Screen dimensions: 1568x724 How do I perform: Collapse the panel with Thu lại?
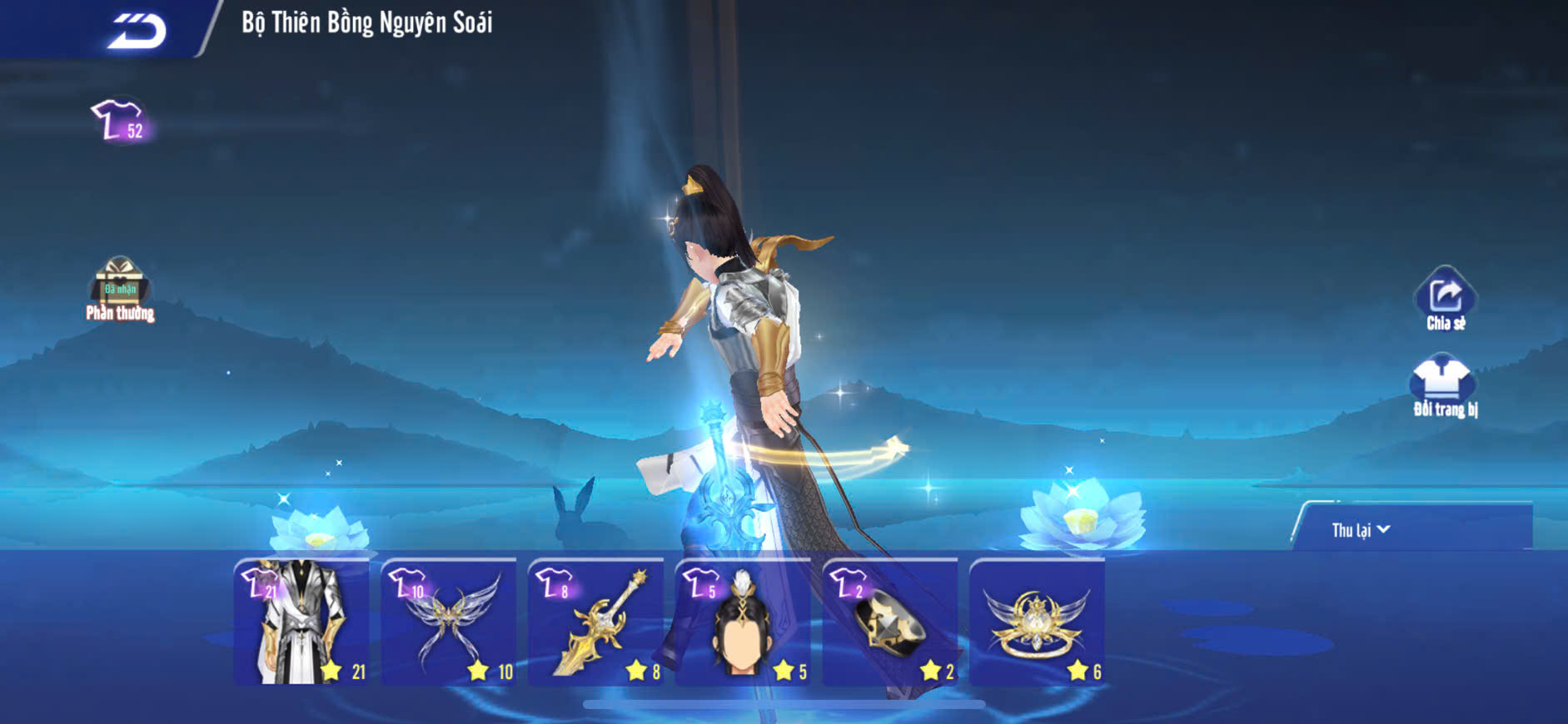click(x=1360, y=530)
